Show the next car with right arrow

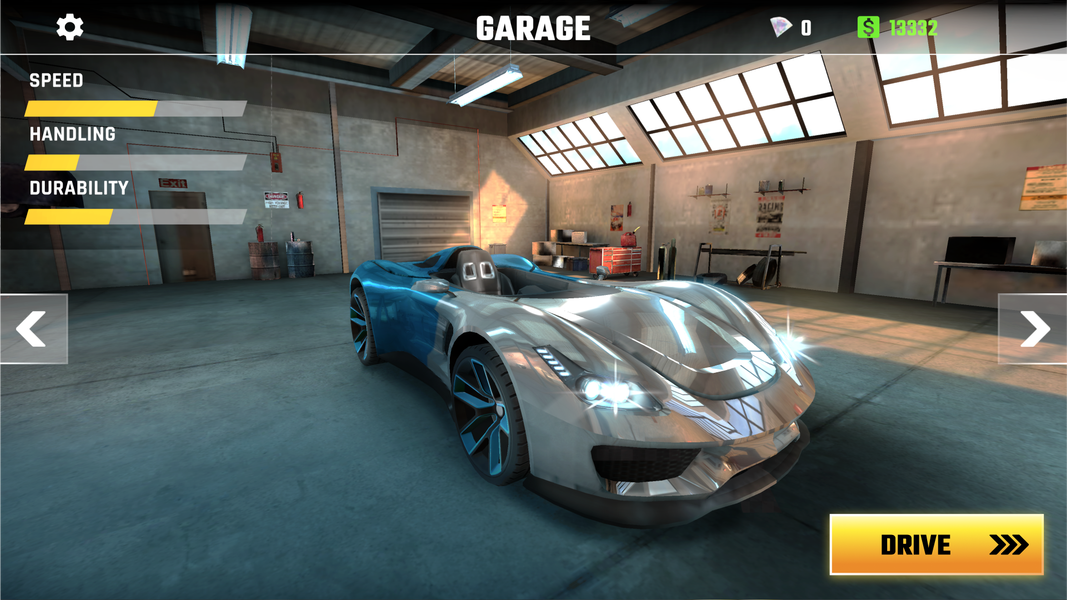click(1034, 329)
